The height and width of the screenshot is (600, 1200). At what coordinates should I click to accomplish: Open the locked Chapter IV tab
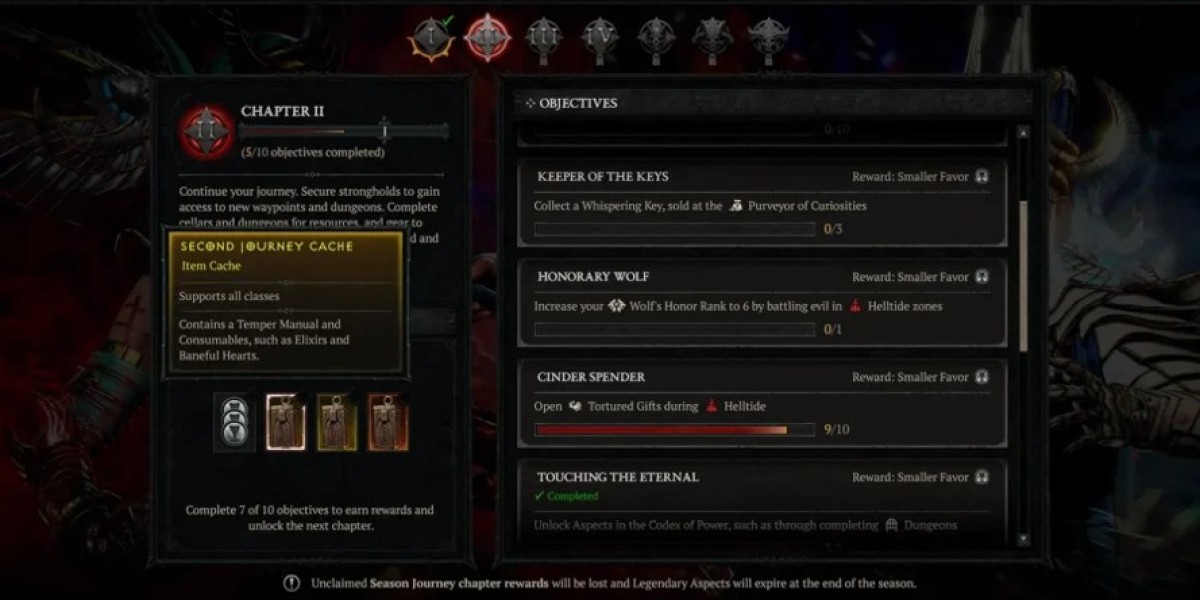[599, 39]
